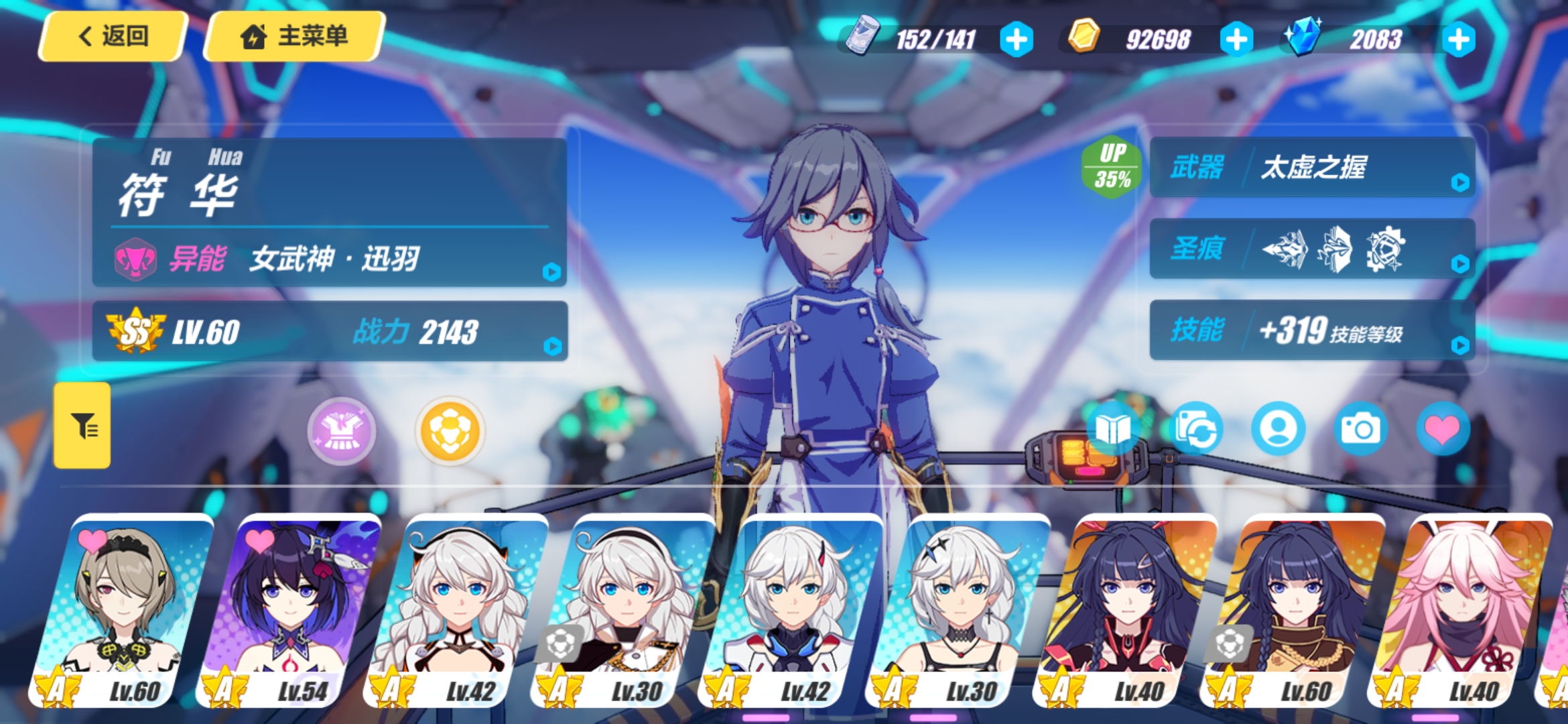Click the blue profile portrait icon
1568x724 pixels.
coord(1279,429)
